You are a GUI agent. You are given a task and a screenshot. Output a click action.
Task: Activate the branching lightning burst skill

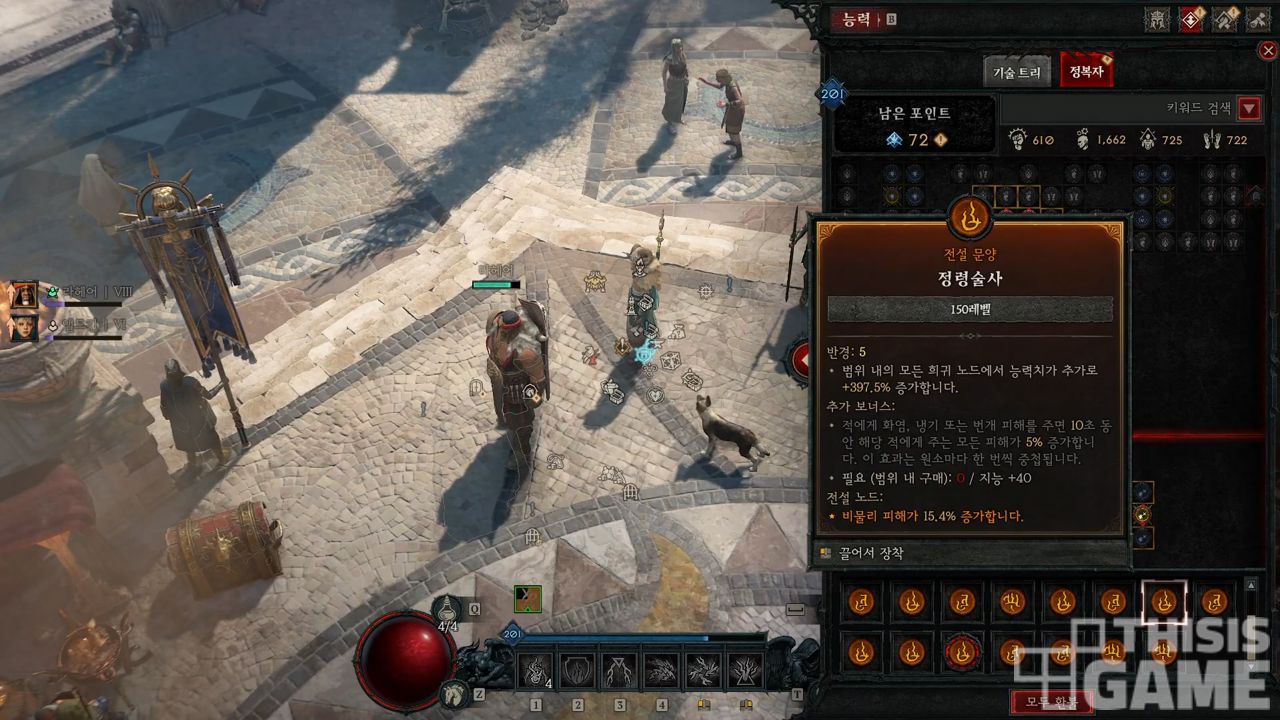click(x=703, y=670)
